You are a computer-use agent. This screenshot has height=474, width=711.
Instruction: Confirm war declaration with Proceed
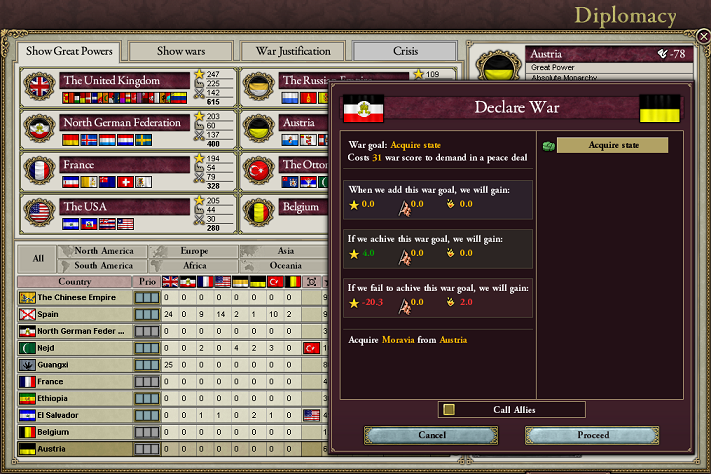click(x=593, y=435)
